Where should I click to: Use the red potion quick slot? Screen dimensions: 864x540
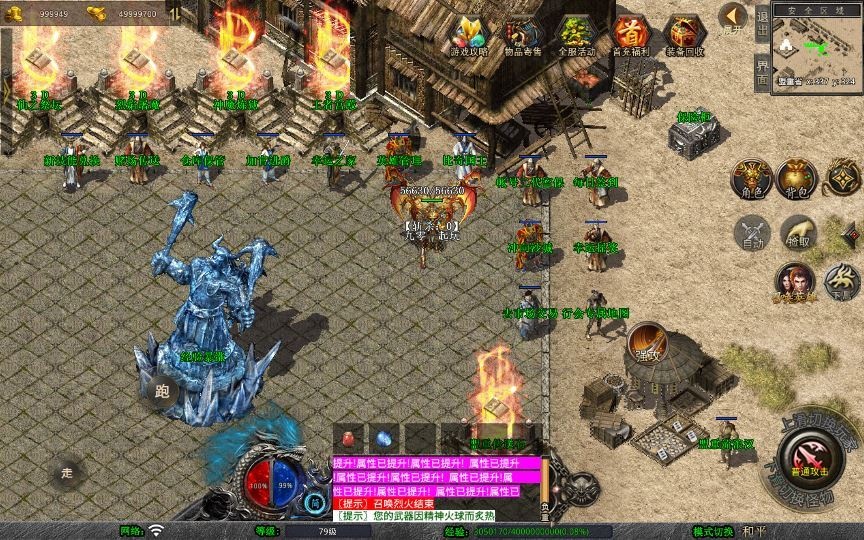coord(350,437)
